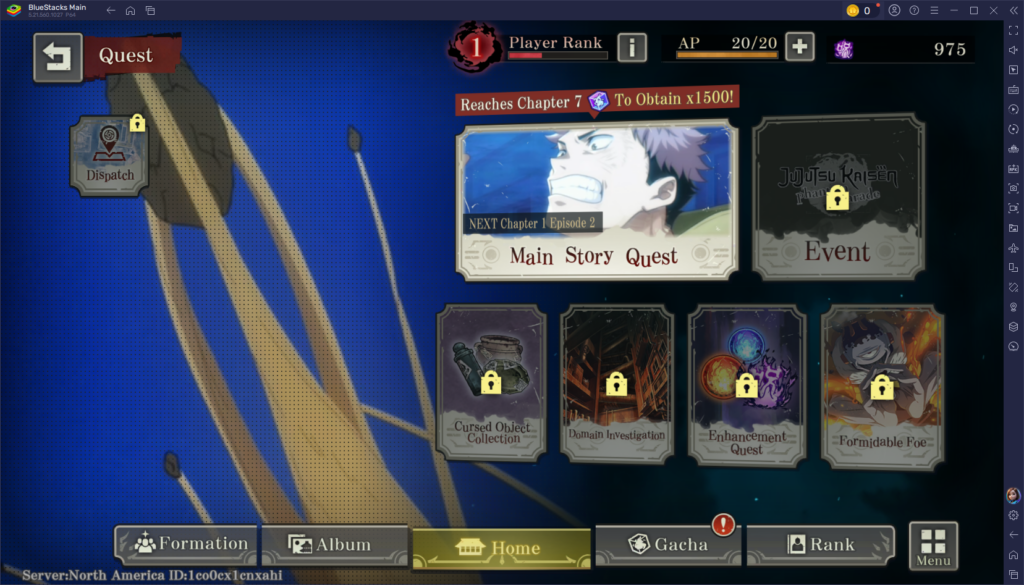Image resolution: width=1024 pixels, height=585 pixels.
Task: Open the Rank tab
Action: click(820, 545)
